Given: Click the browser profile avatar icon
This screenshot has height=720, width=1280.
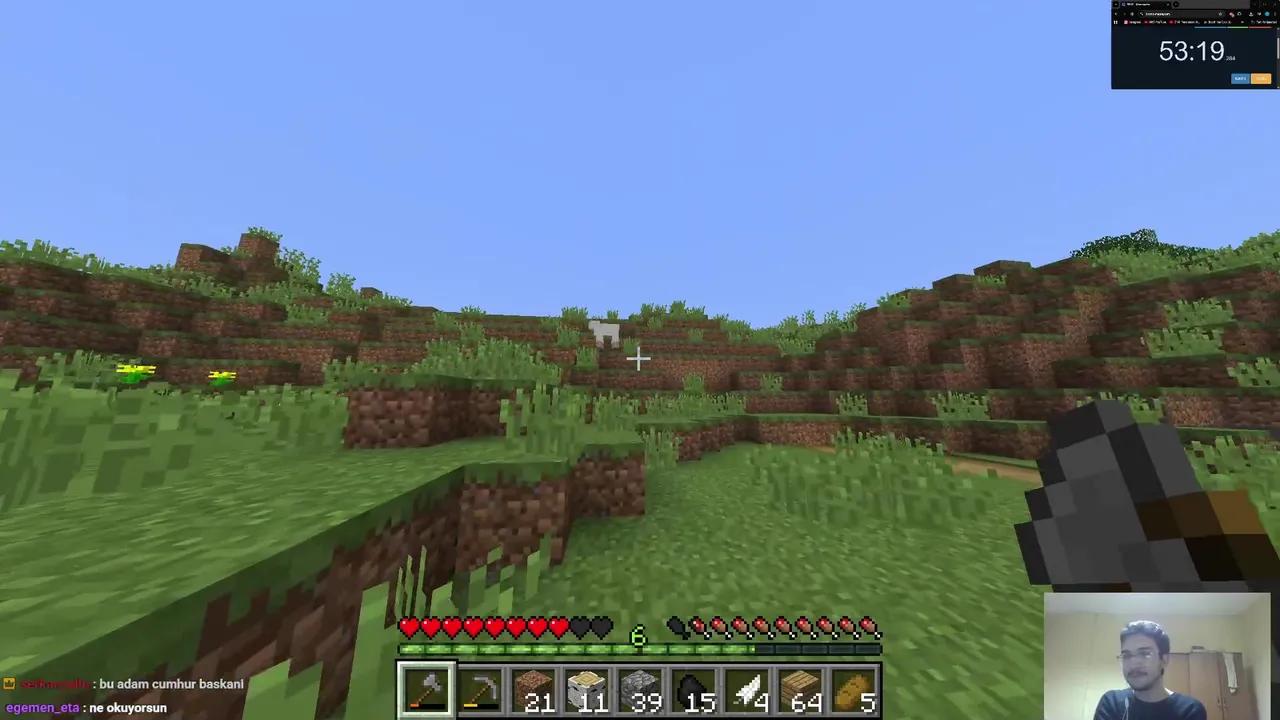Looking at the screenshot, I should tap(1267, 13).
